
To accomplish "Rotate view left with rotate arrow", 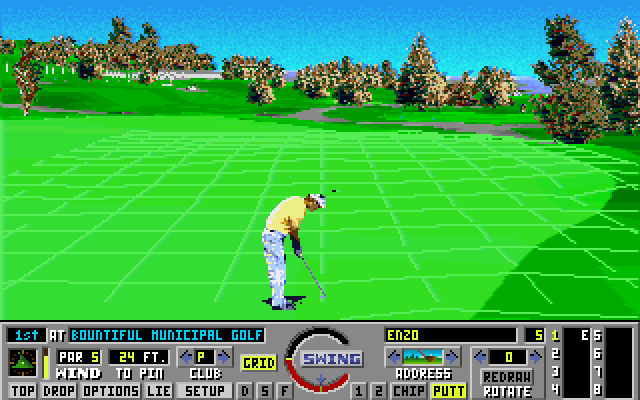I will (x=479, y=356).
